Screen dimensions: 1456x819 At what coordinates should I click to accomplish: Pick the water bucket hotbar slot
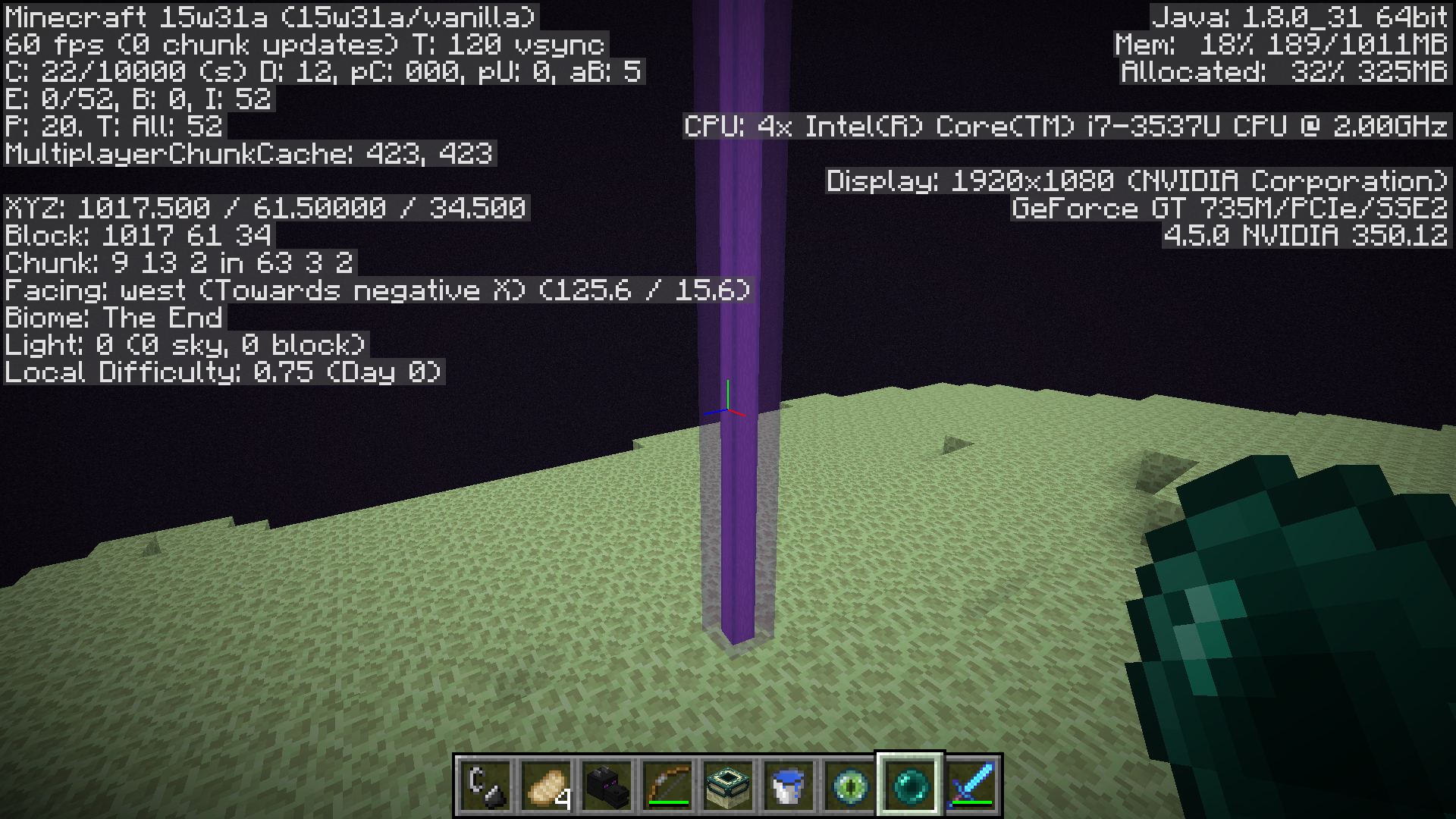[789, 786]
